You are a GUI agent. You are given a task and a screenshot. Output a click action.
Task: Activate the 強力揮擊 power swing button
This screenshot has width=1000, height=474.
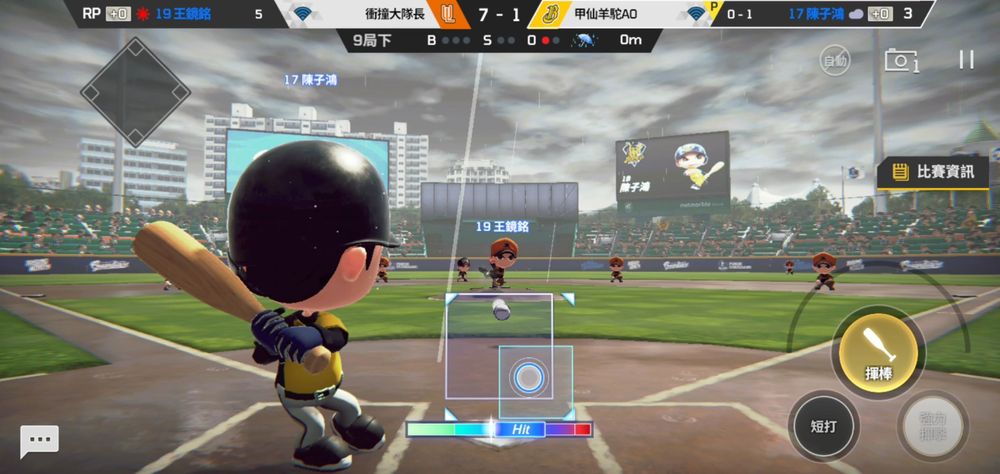coord(932,425)
